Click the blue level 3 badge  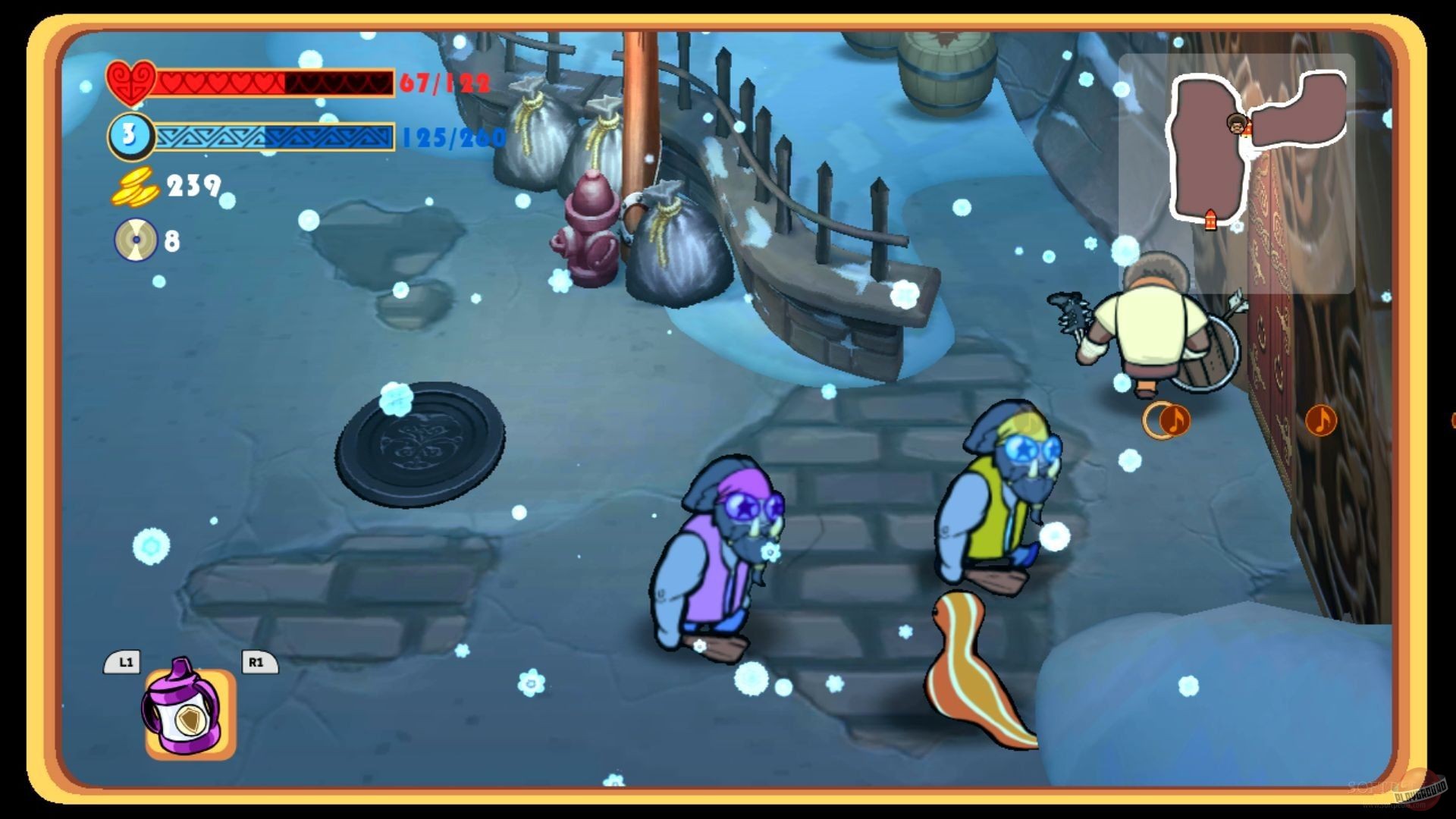point(129,136)
